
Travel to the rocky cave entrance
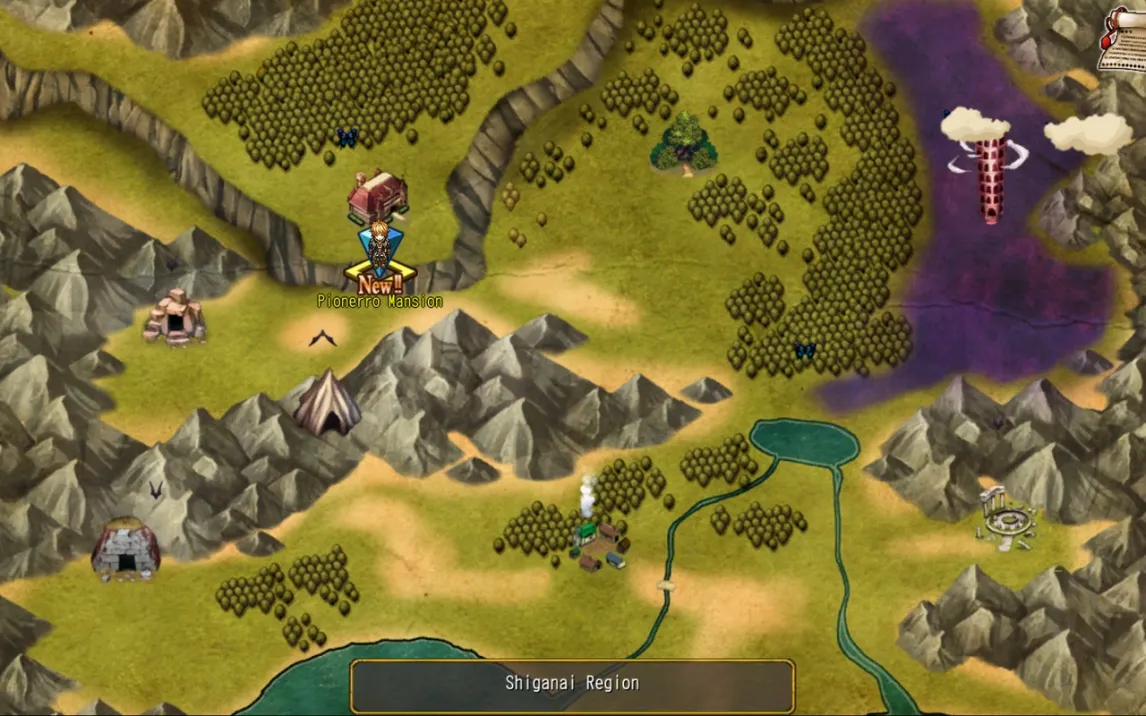point(174,318)
